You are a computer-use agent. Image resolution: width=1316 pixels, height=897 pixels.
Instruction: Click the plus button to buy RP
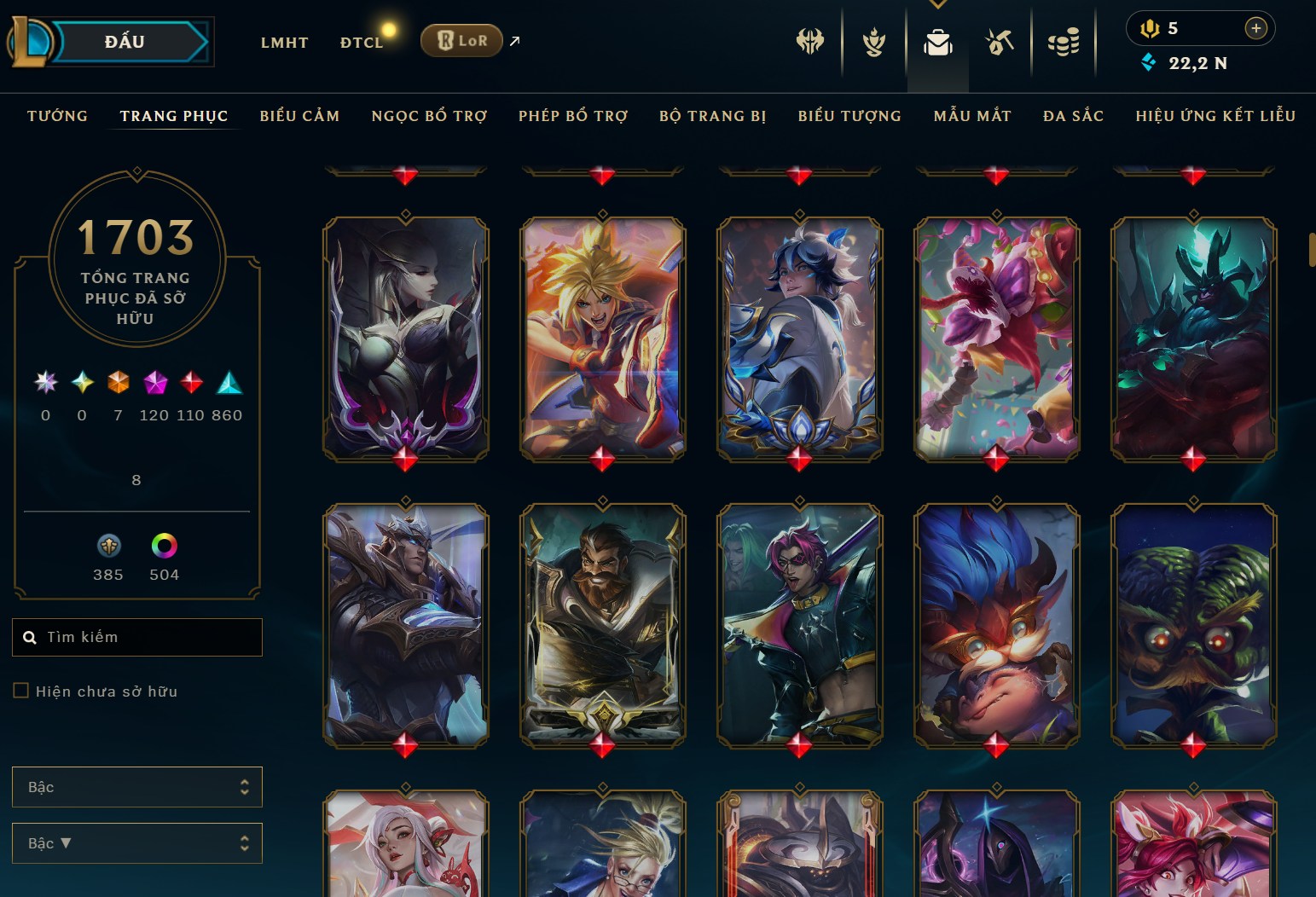coord(1255,28)
